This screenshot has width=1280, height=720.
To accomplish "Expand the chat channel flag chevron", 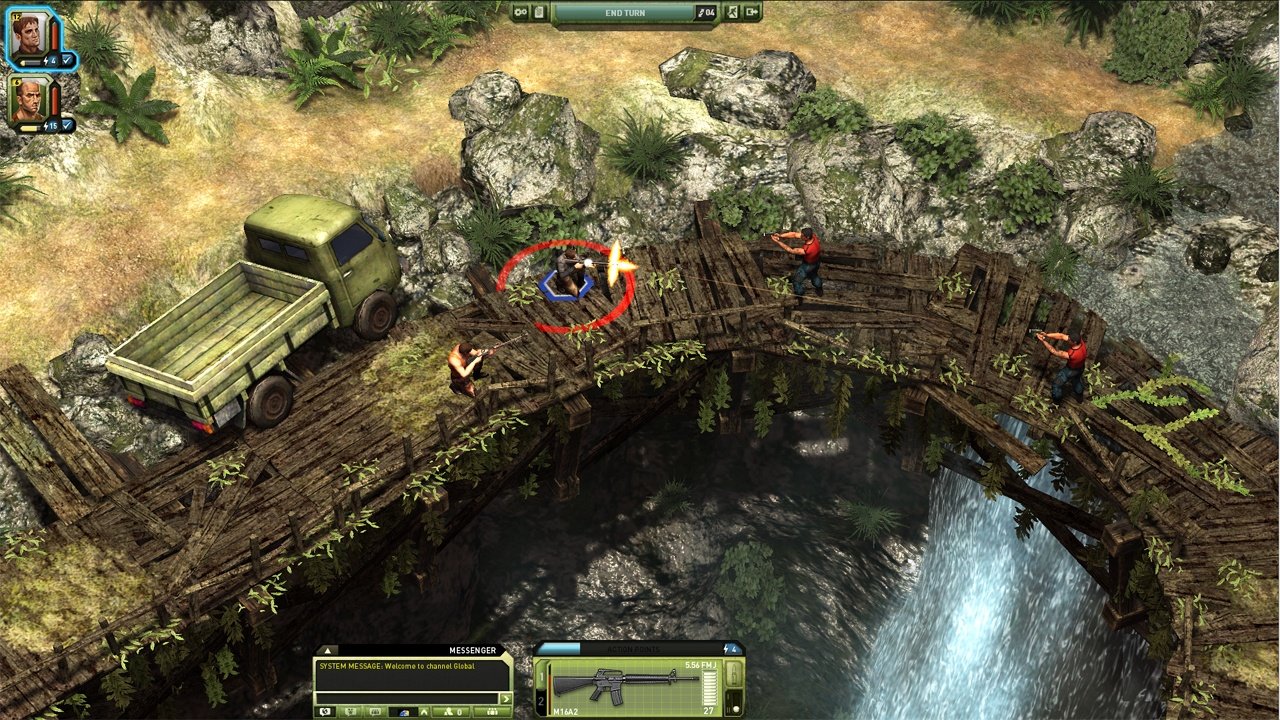I will pos(424,711).
